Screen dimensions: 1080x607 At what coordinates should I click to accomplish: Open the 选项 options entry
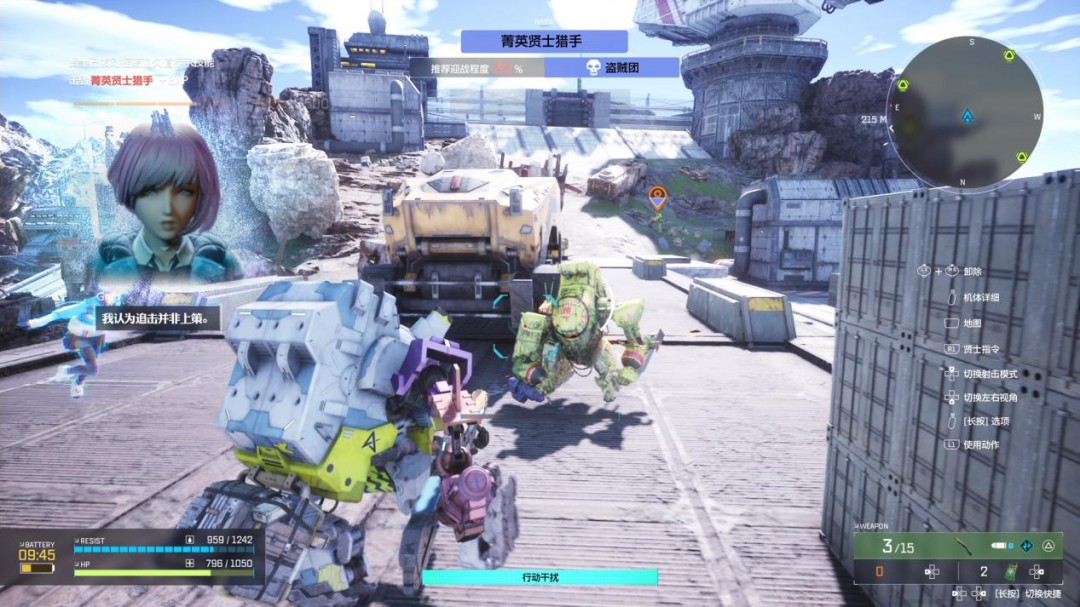(985, 421)
